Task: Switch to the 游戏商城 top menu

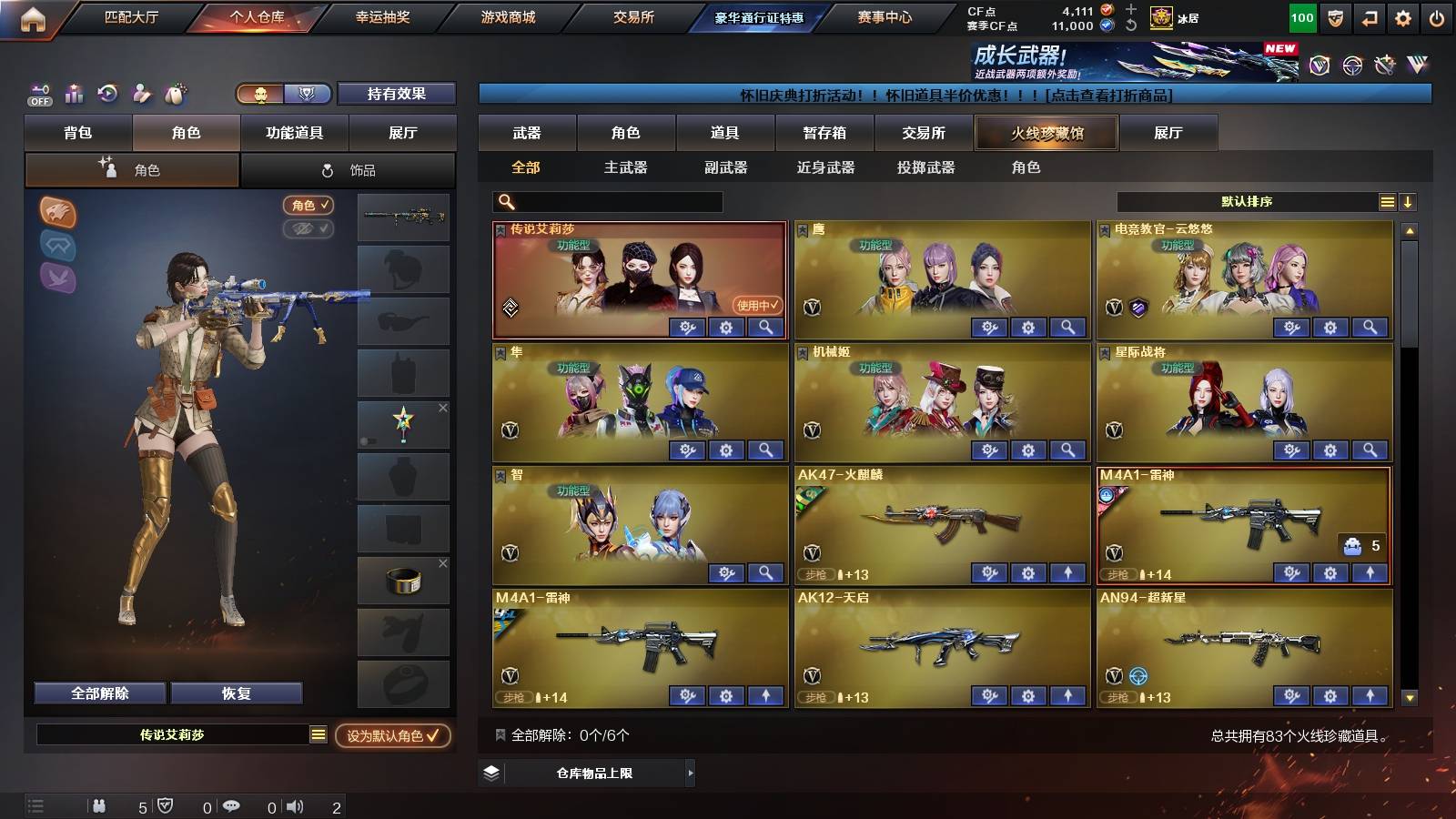Action: (x=505, y=16)
